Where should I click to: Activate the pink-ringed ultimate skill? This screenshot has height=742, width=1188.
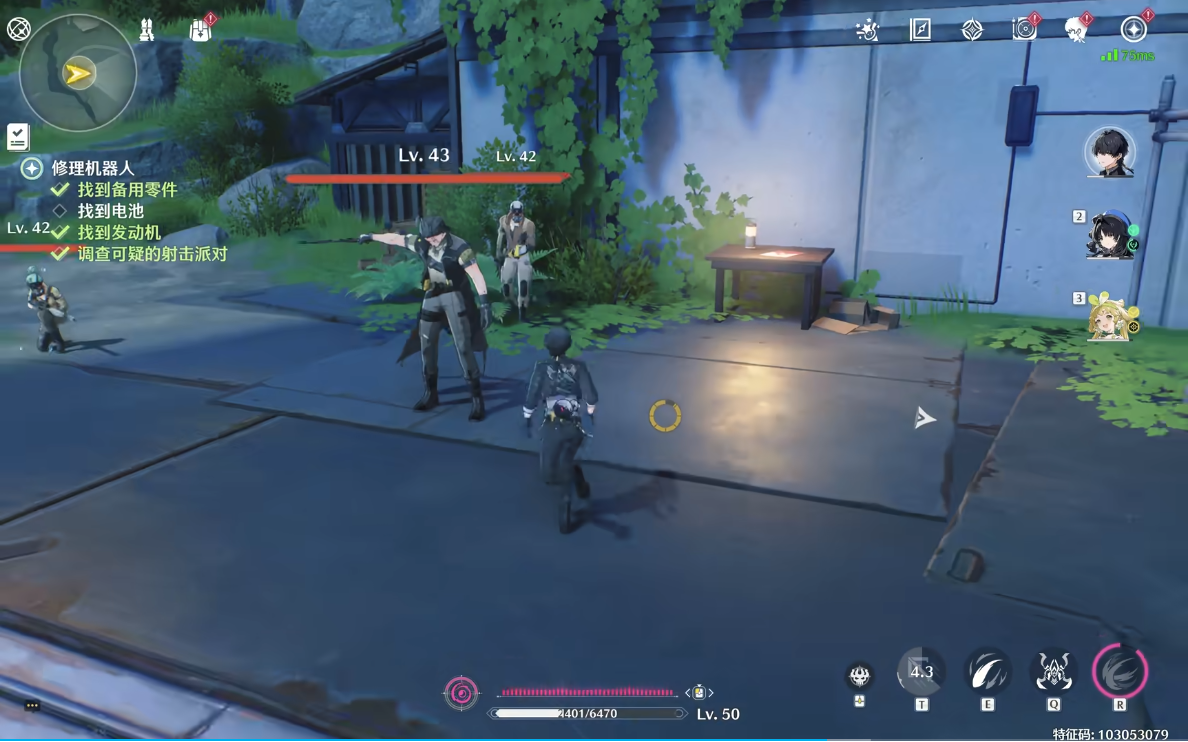pos(1120,671)
